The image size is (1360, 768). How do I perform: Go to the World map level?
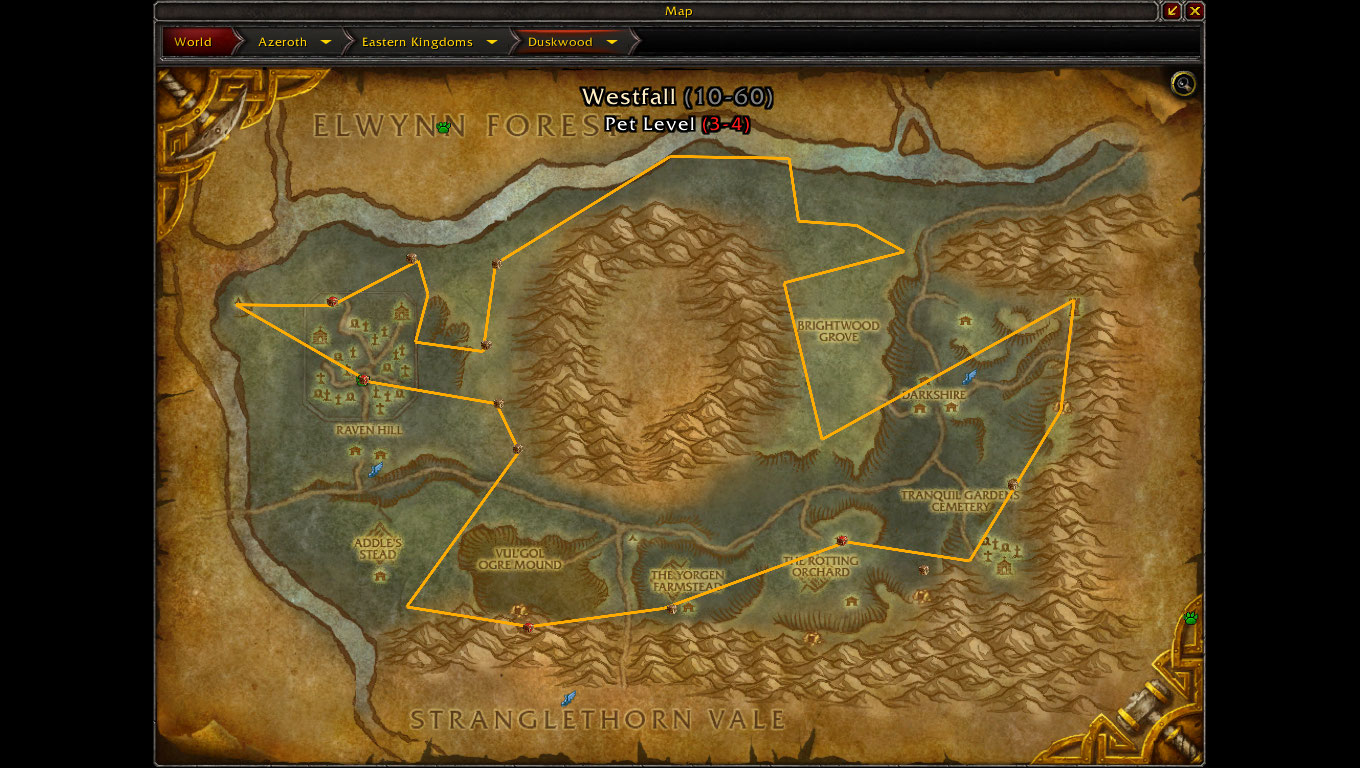click(x=193, y=42)
